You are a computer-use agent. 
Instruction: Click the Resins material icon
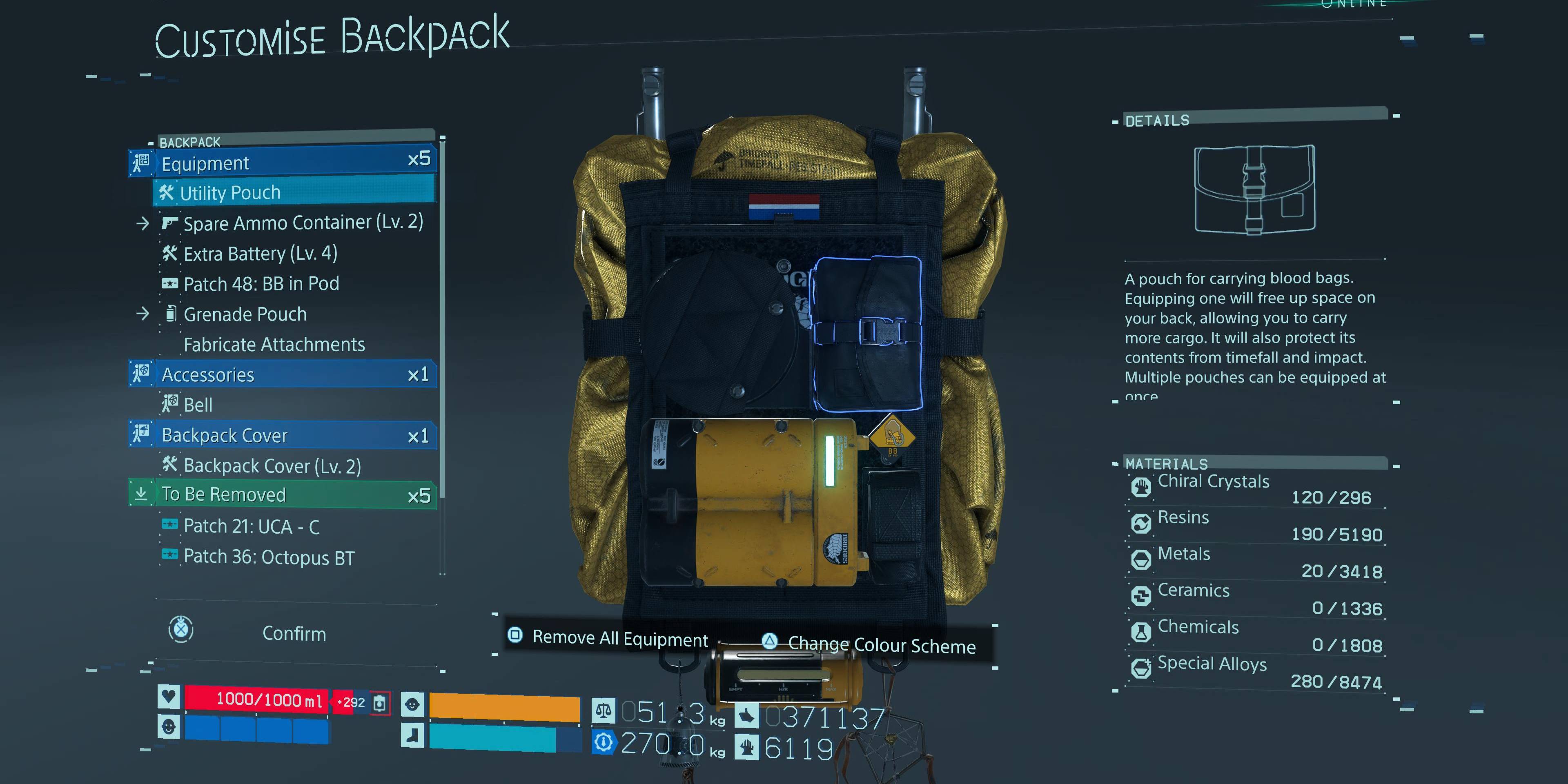coord(1142,523)
